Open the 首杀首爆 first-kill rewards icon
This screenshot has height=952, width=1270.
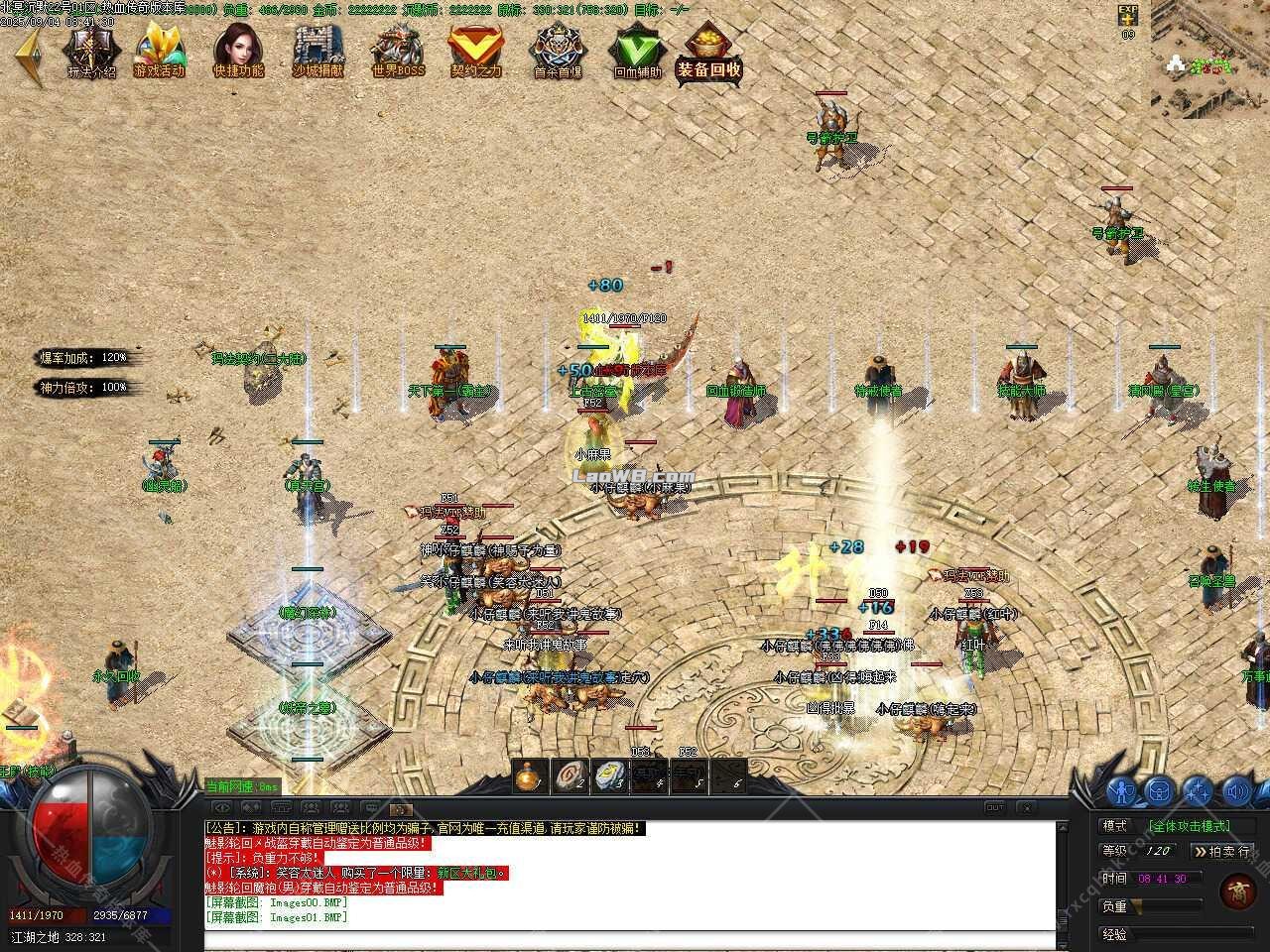point(557,50)
